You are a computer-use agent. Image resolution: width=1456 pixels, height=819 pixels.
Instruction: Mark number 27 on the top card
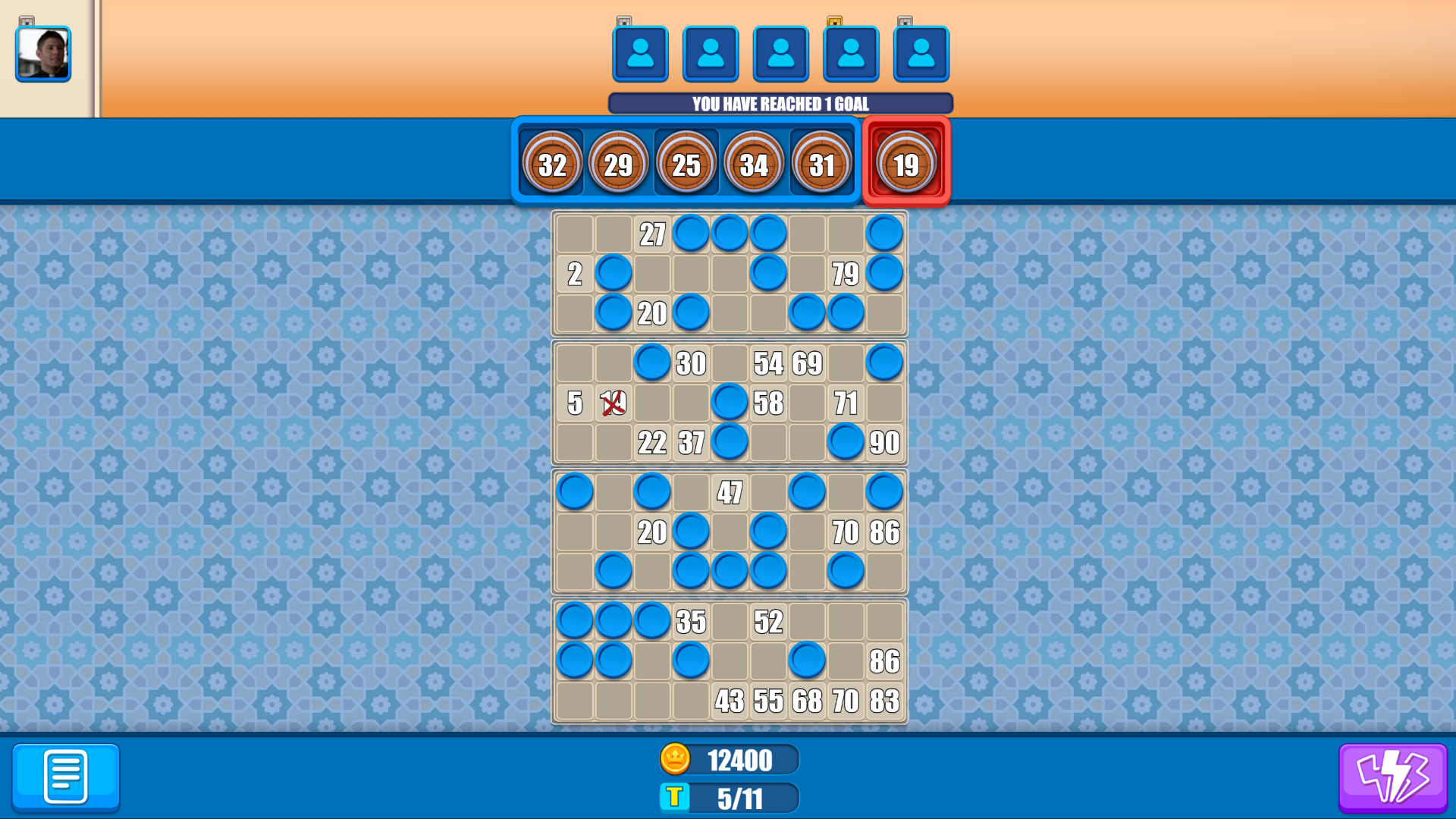pyautogui.click(x=653, y=233)
